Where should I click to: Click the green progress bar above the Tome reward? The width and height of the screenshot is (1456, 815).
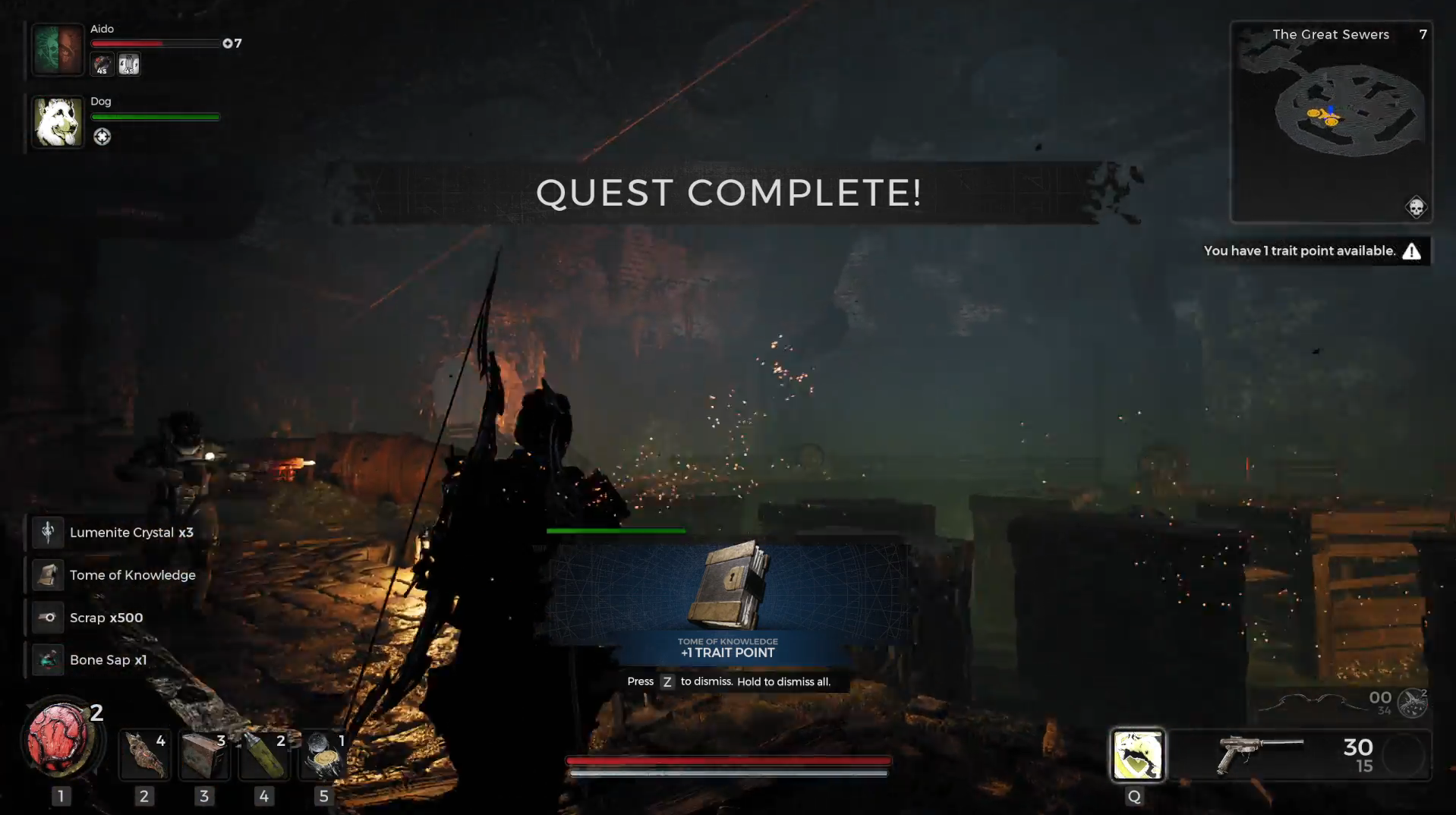[x=615, y=531]
